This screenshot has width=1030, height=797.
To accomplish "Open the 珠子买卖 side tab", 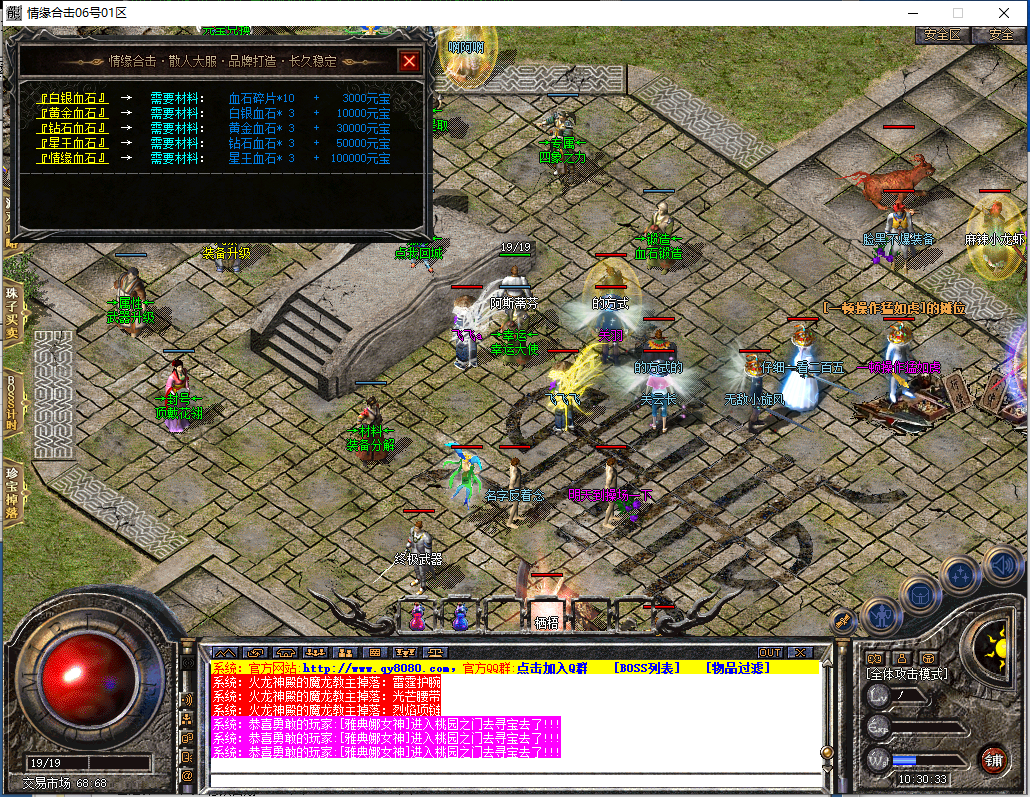I will tap(12, 311).
